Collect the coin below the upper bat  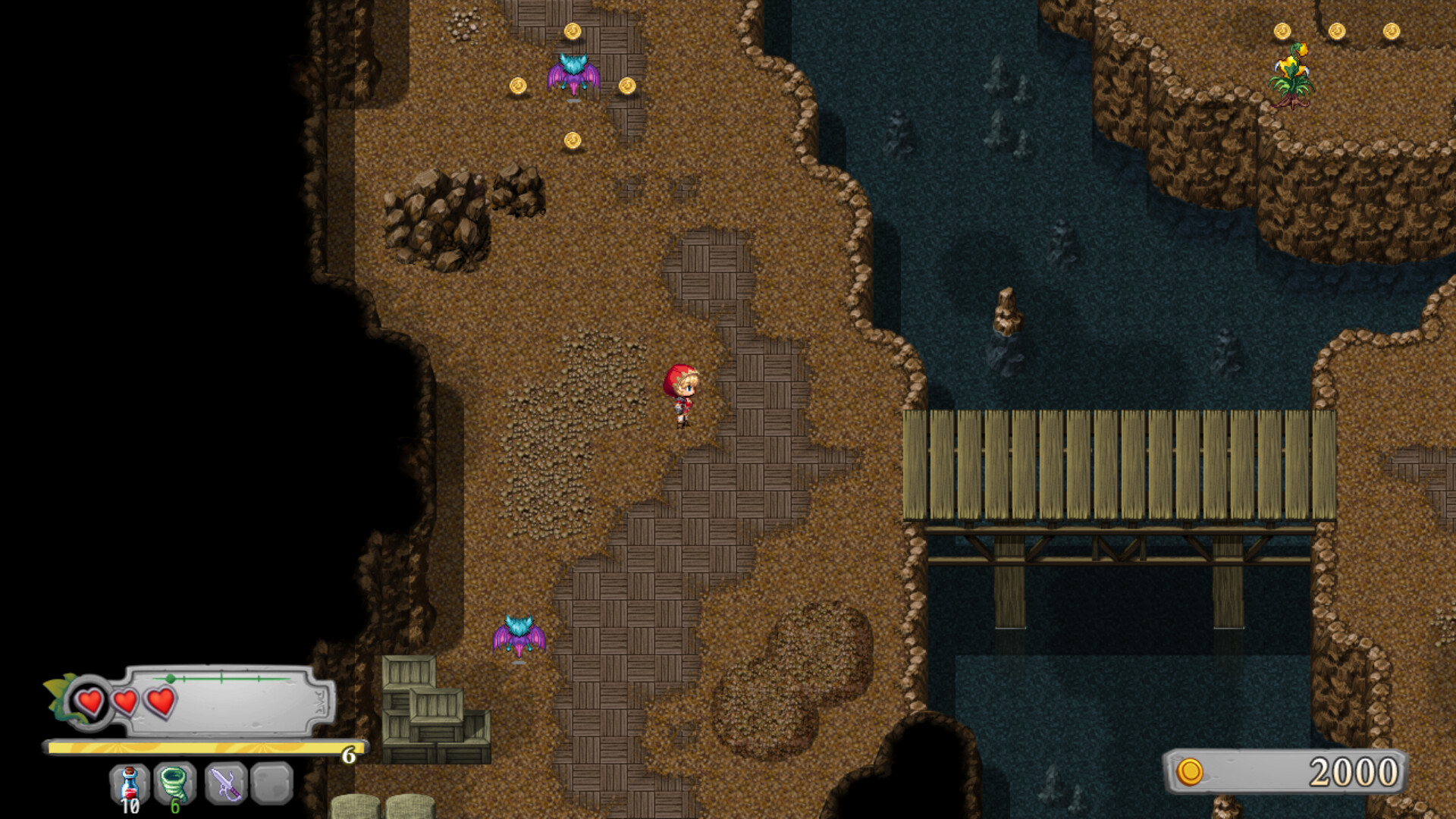572,141
